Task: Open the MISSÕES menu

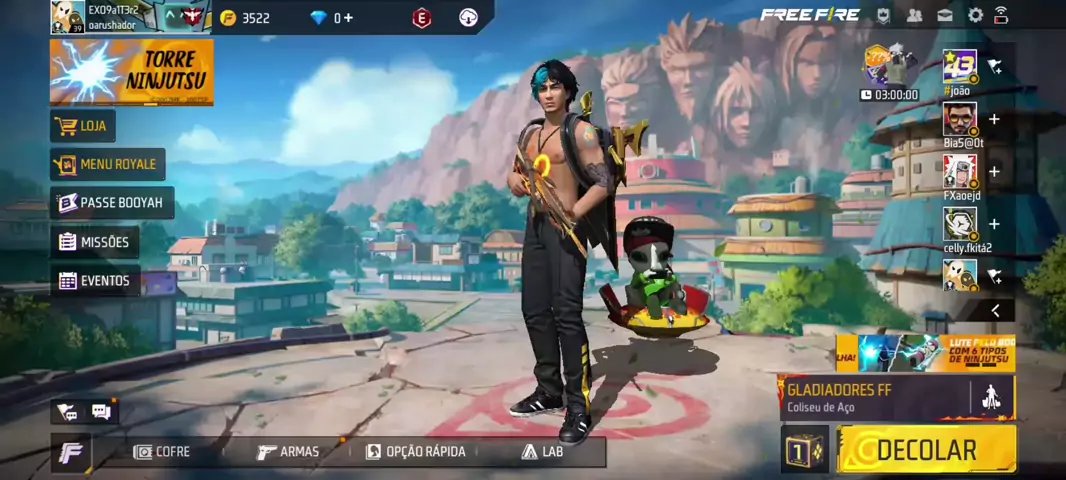Action: pyautogui.click(x=94, y=242)
